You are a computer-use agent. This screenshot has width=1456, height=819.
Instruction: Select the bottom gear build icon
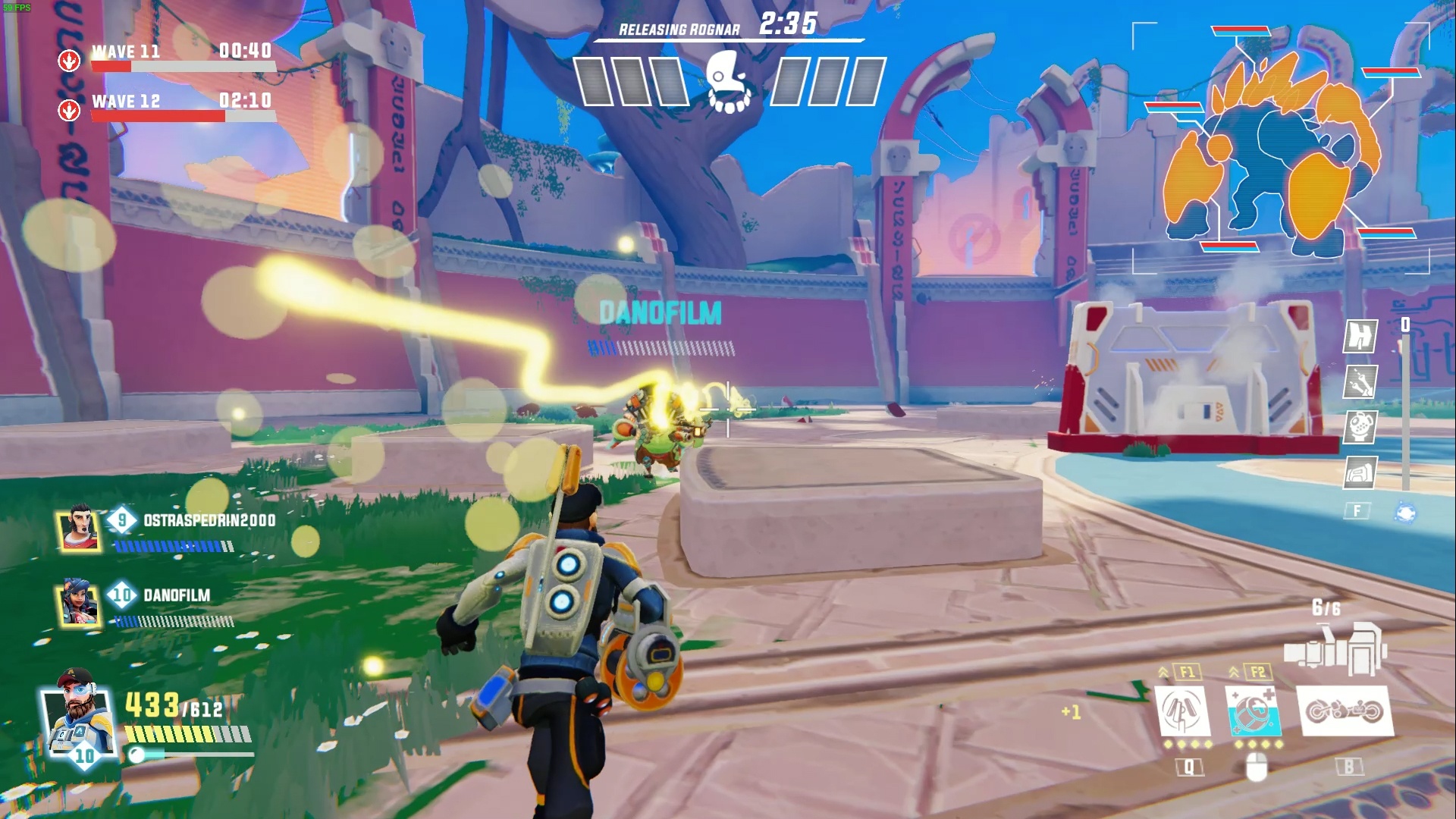click(x=1360, y=473)
